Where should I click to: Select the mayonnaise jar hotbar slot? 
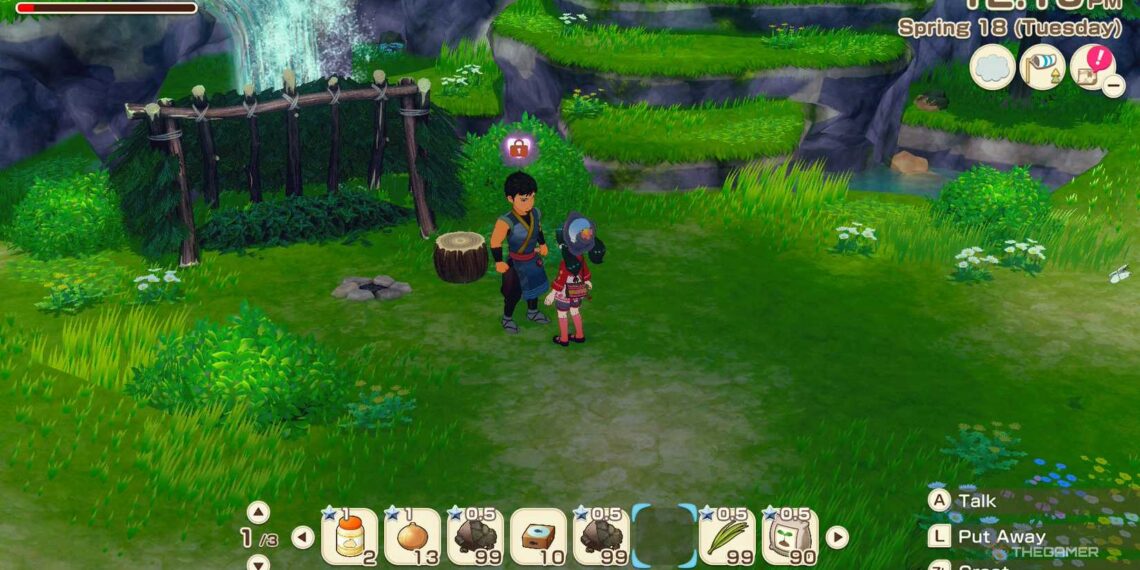[349, 537]
